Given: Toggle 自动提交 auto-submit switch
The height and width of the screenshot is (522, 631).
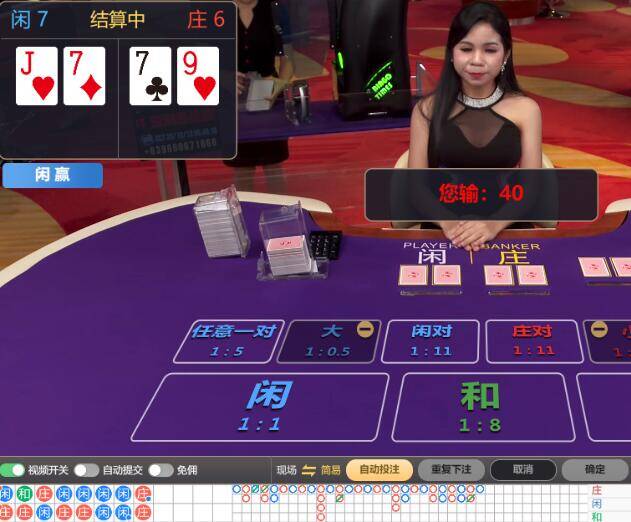Looking at the screenshot, I should [x=86, y=470].
